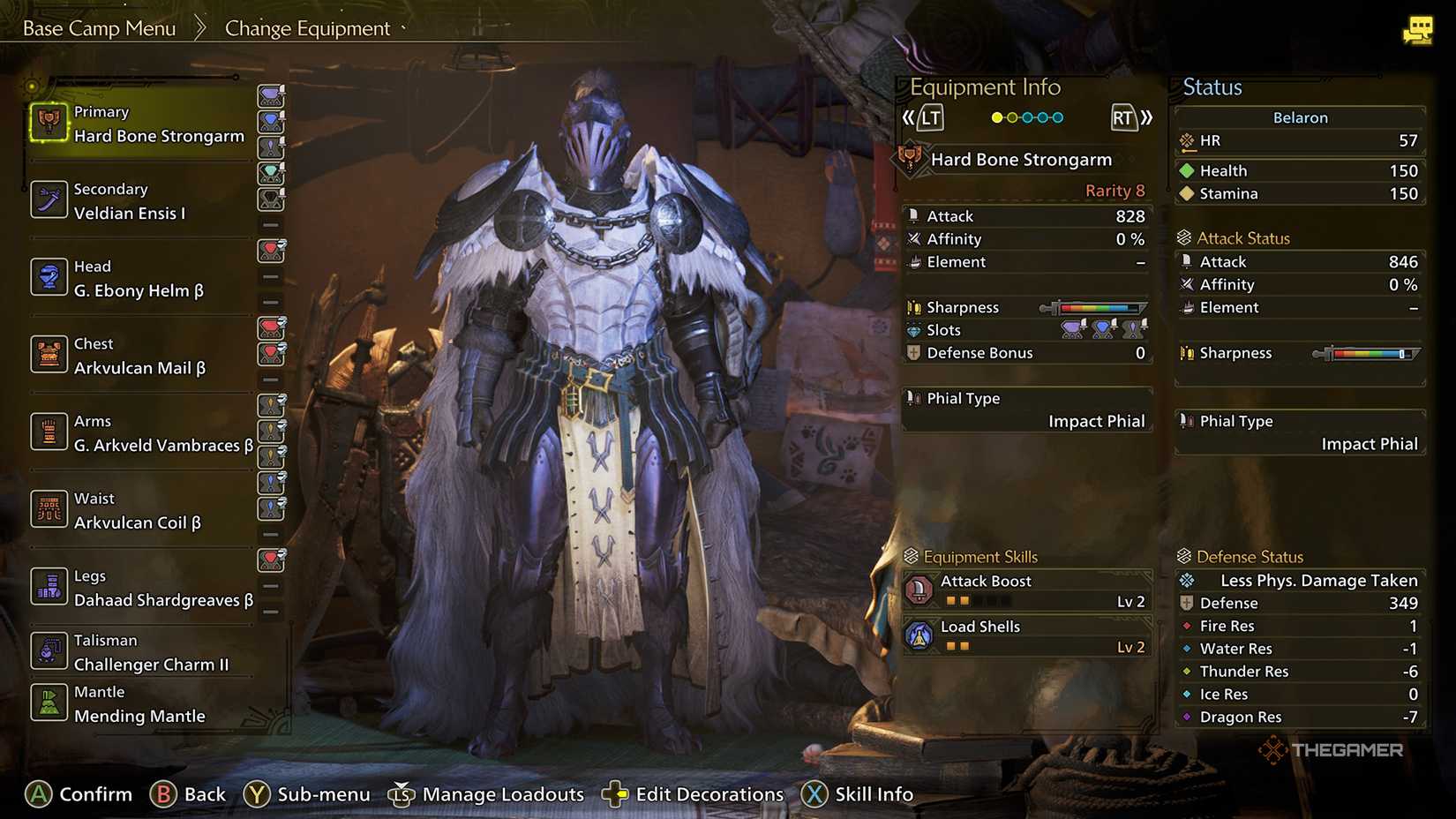Click the LT chevron to view previous info page
This screenshot has width=1456, height=819.
coord(929,116)
